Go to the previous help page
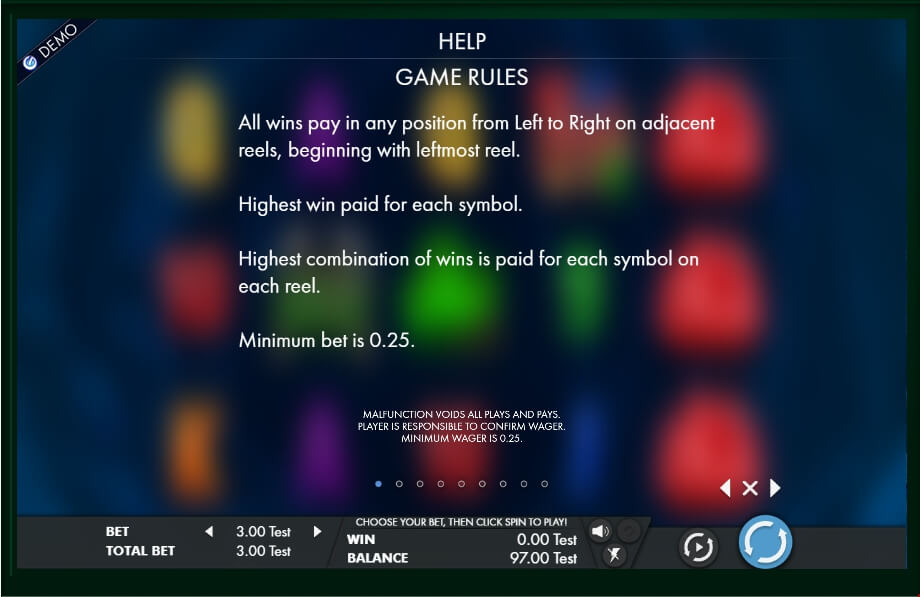Screen dimensions: 920x597 (x=725, y=488)
